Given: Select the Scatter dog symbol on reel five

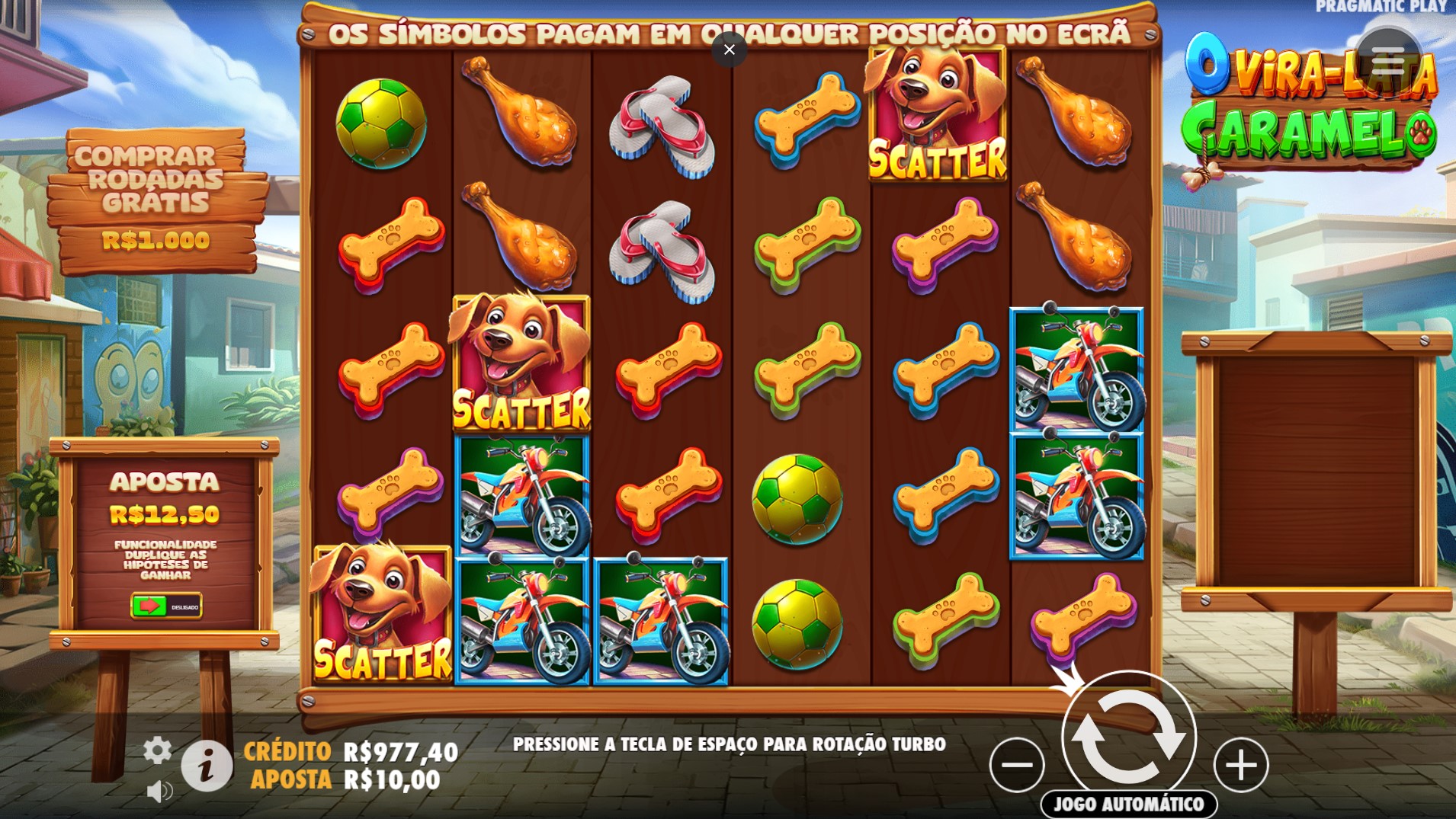Looking at the screenshot, I should [937, 113].
